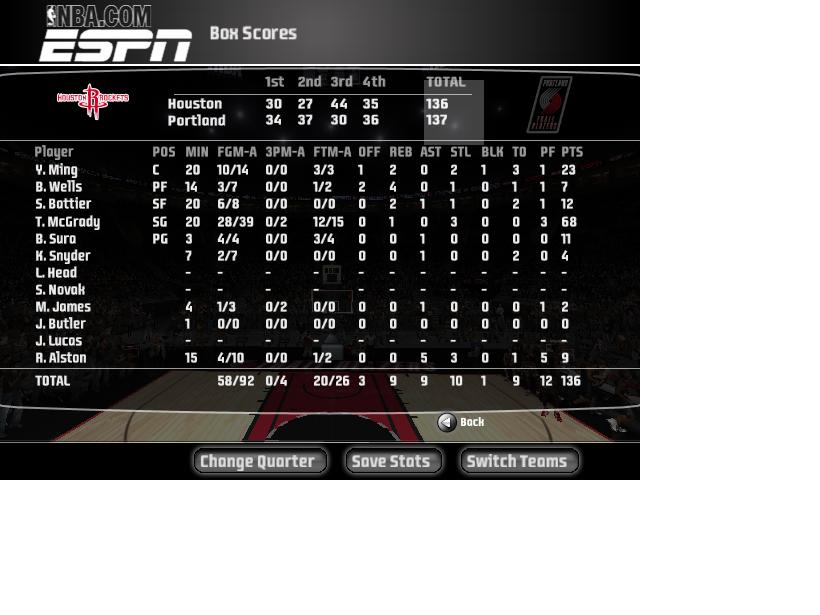Screen dimensions: 820x615
Task: Open the Change Quarter option
Action: point(259,461)
